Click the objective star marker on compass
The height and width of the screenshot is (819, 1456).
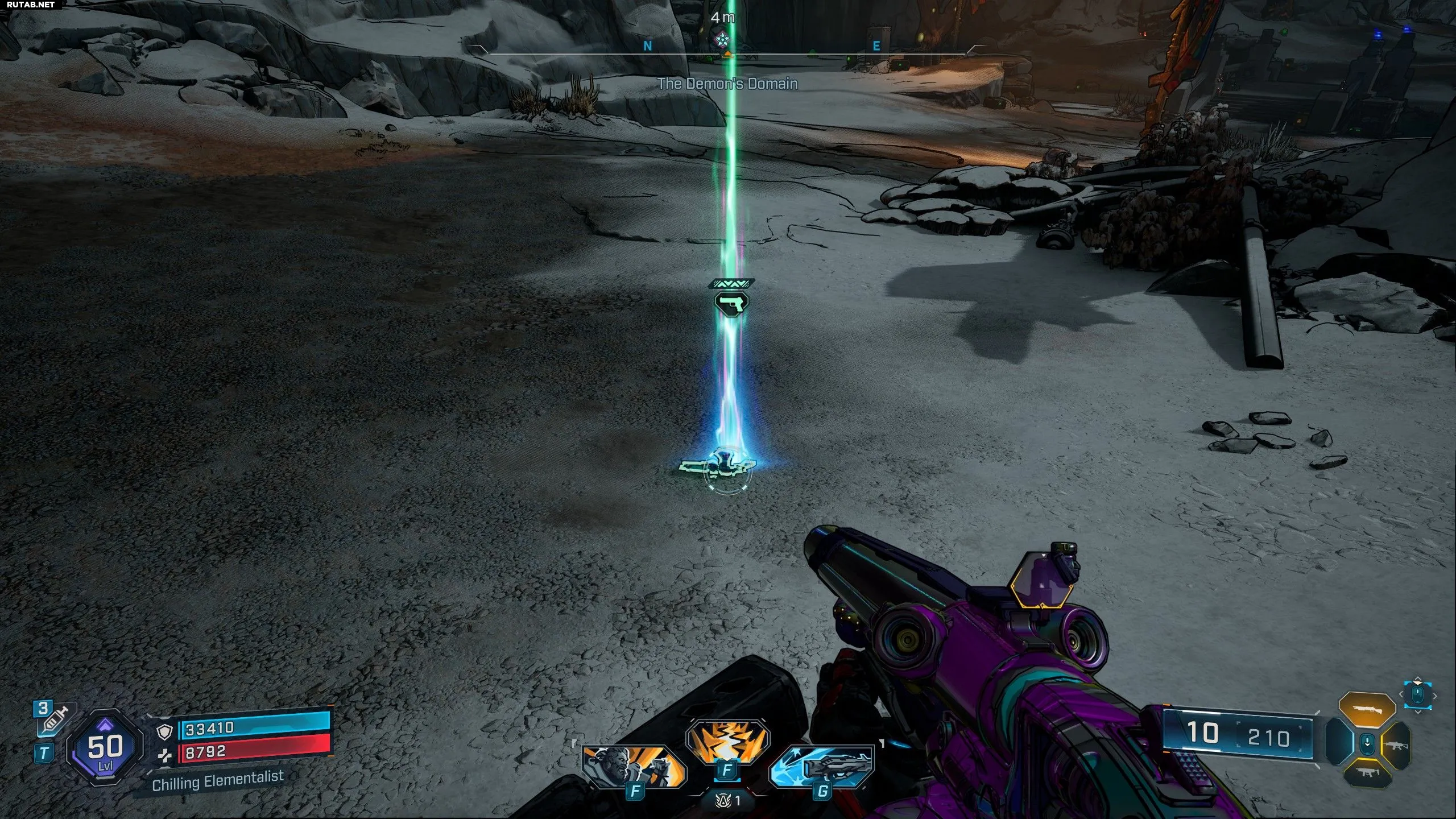[x=722, y=39]
